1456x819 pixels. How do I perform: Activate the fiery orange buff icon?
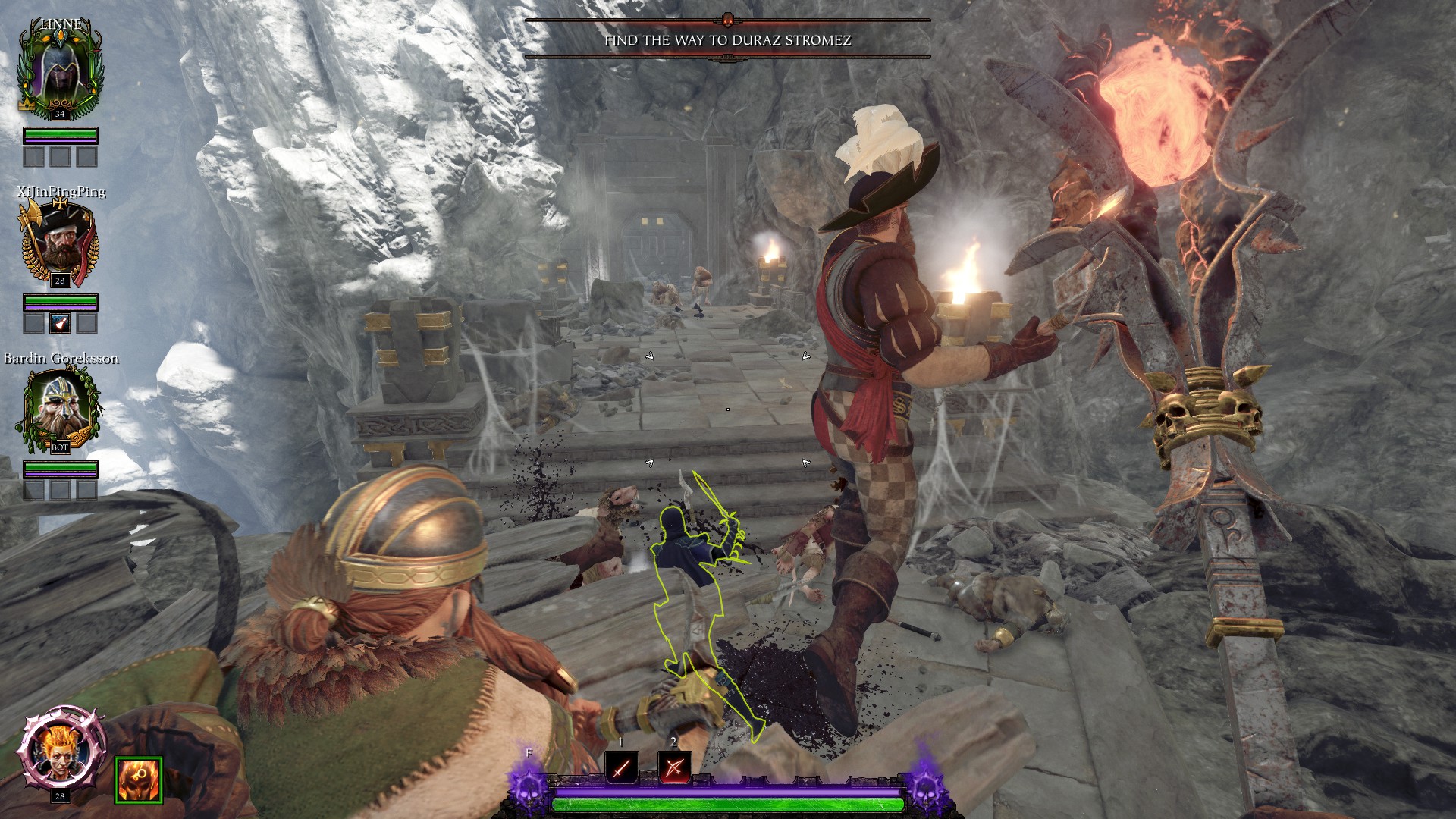pyautogui.click(x=139, y=780)
